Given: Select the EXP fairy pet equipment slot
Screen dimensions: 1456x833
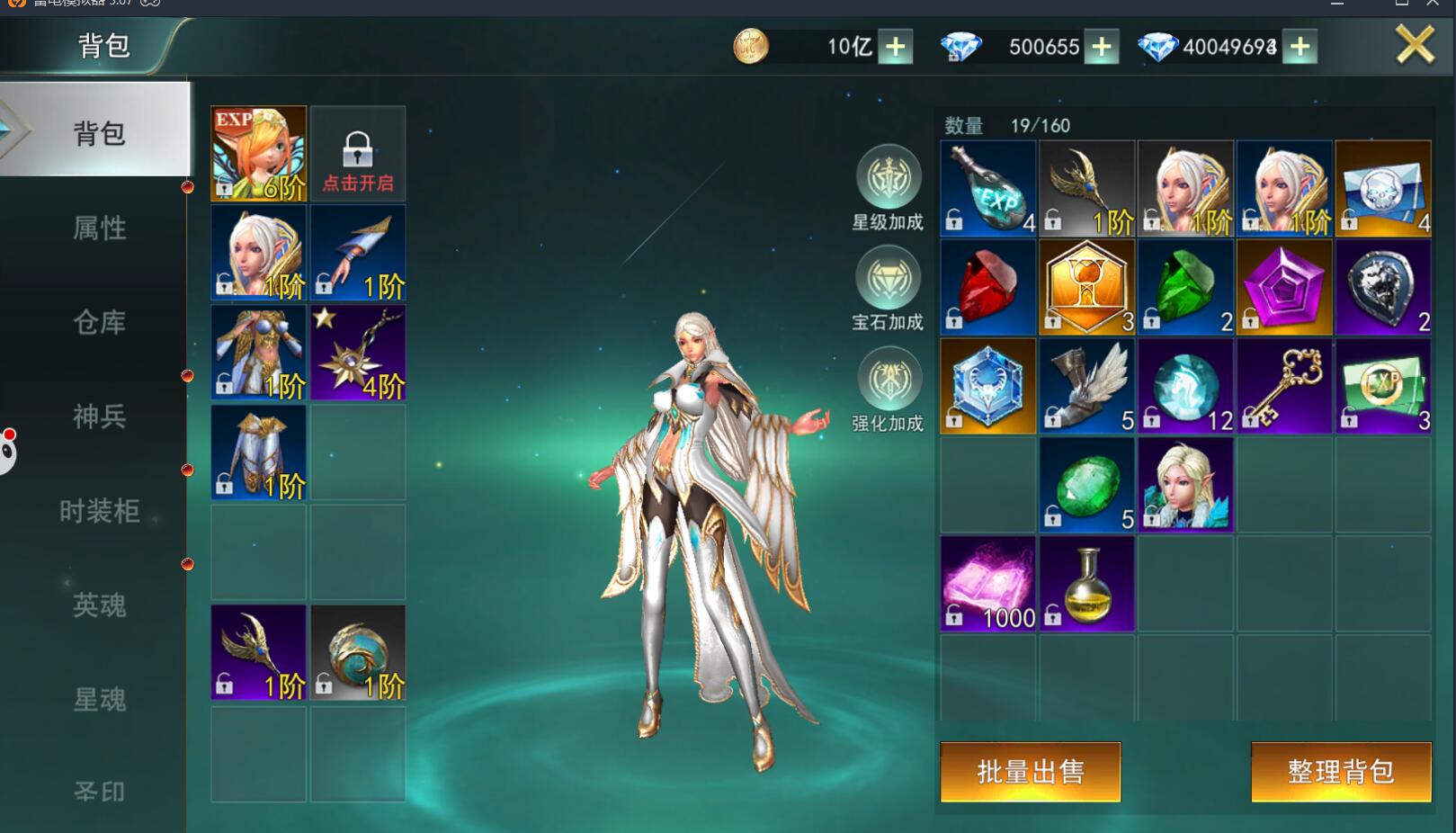Looking at the screenshot, I should (259, 154).
